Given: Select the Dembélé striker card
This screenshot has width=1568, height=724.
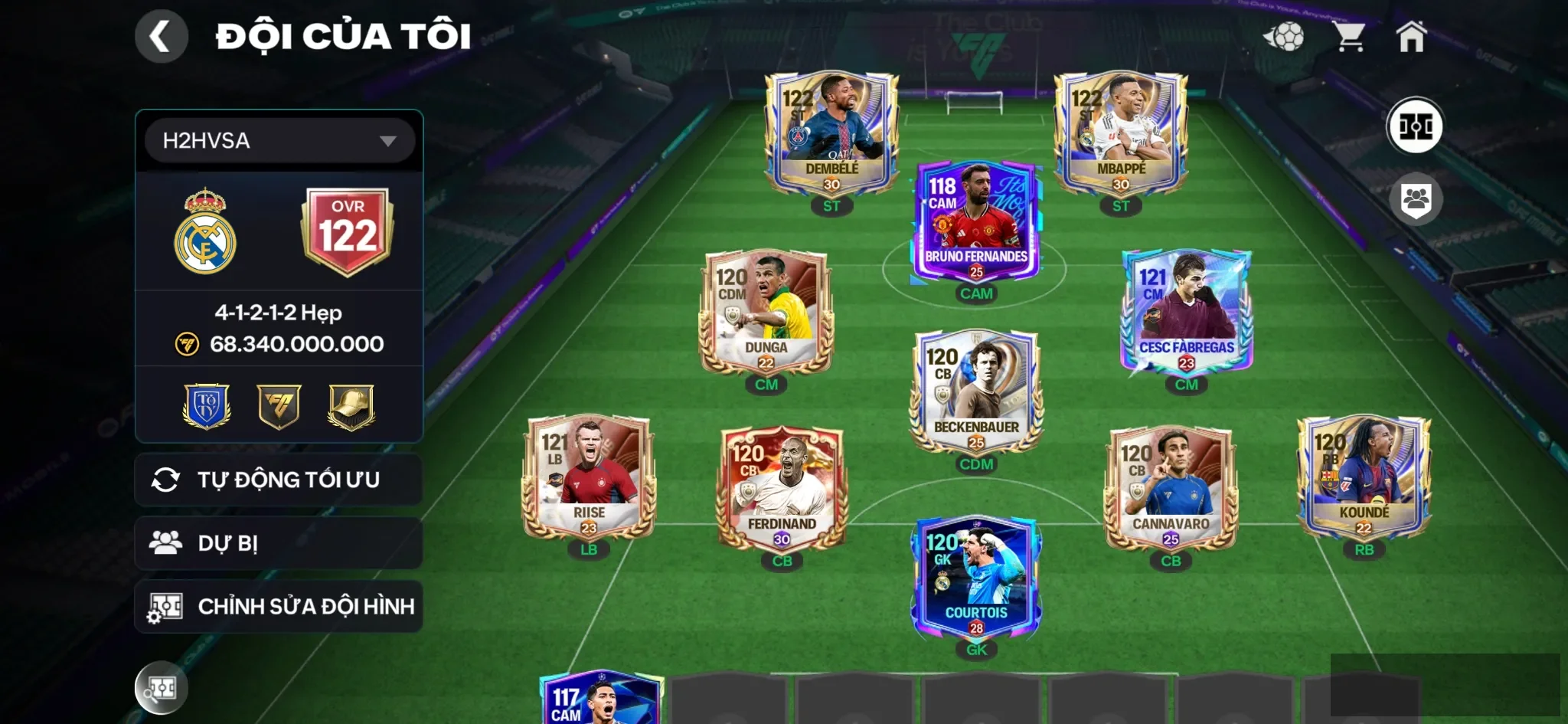Looking at the screenshot, I should point(831,134).
